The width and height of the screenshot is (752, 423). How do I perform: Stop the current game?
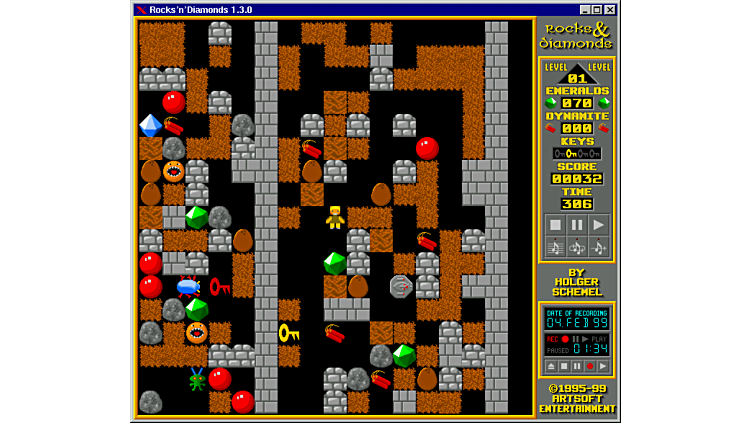pos(554,224)
